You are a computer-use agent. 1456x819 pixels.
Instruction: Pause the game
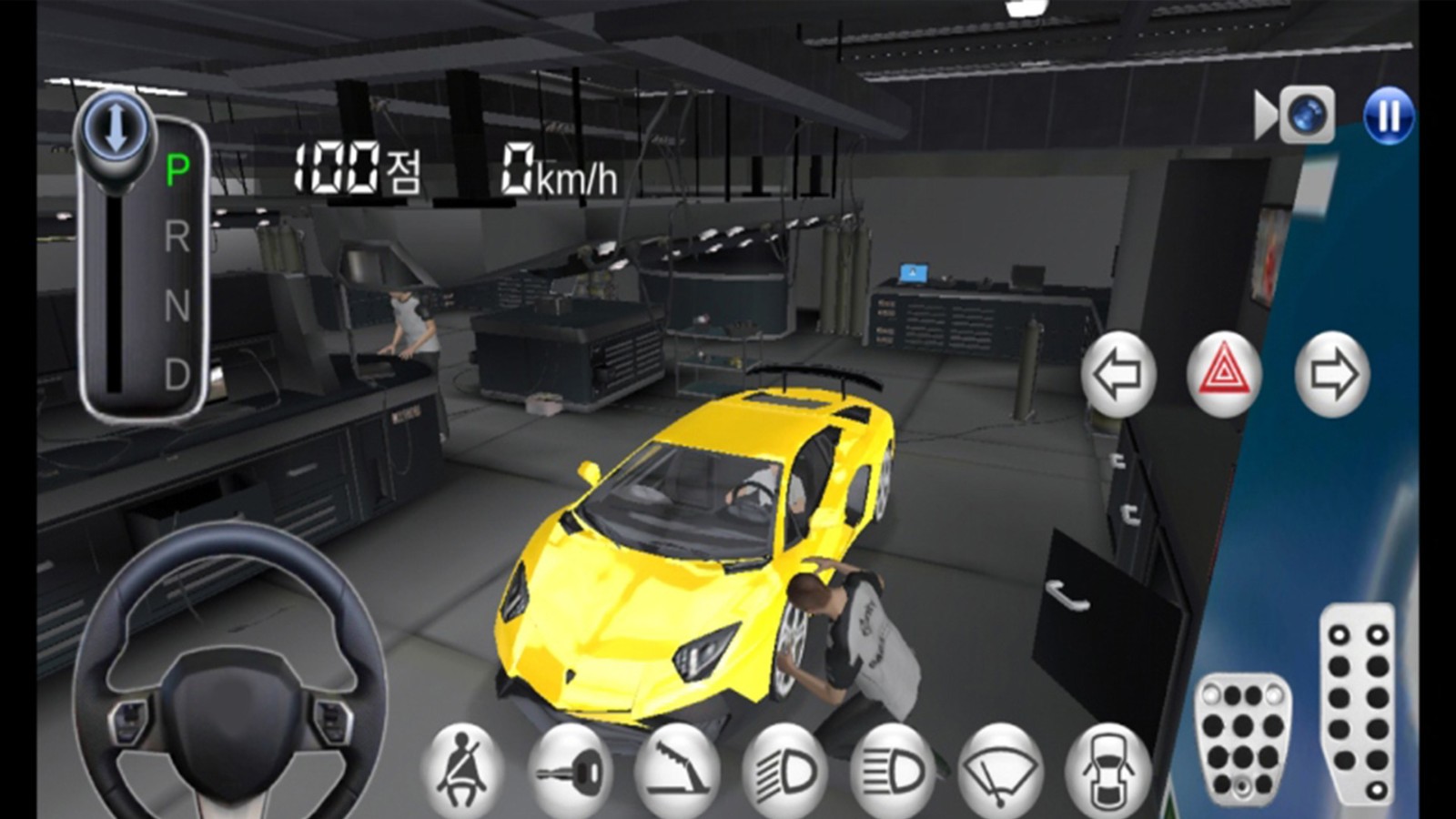coord(1387,116)
